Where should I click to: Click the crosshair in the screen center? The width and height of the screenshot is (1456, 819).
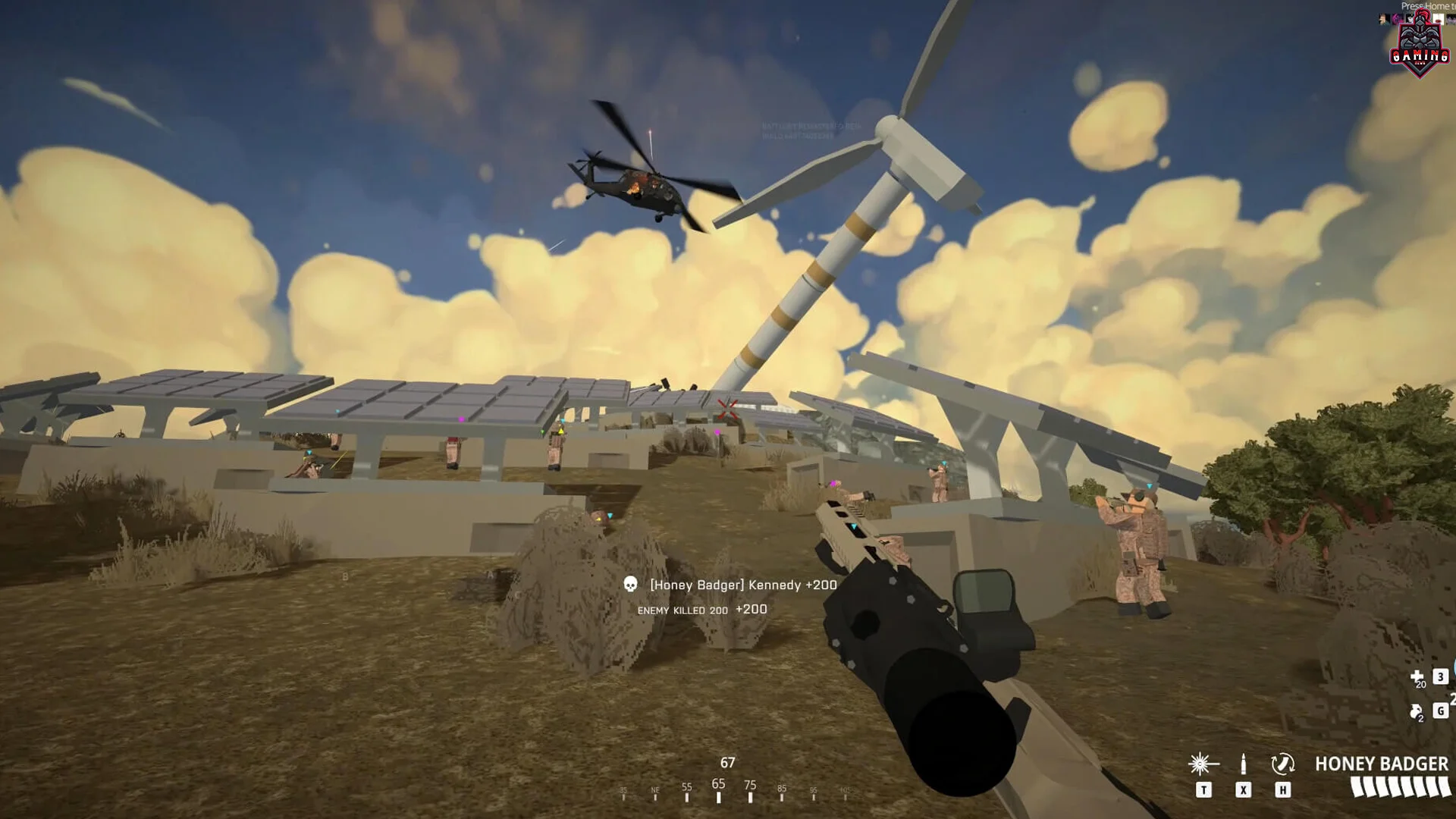coord(726,409)
